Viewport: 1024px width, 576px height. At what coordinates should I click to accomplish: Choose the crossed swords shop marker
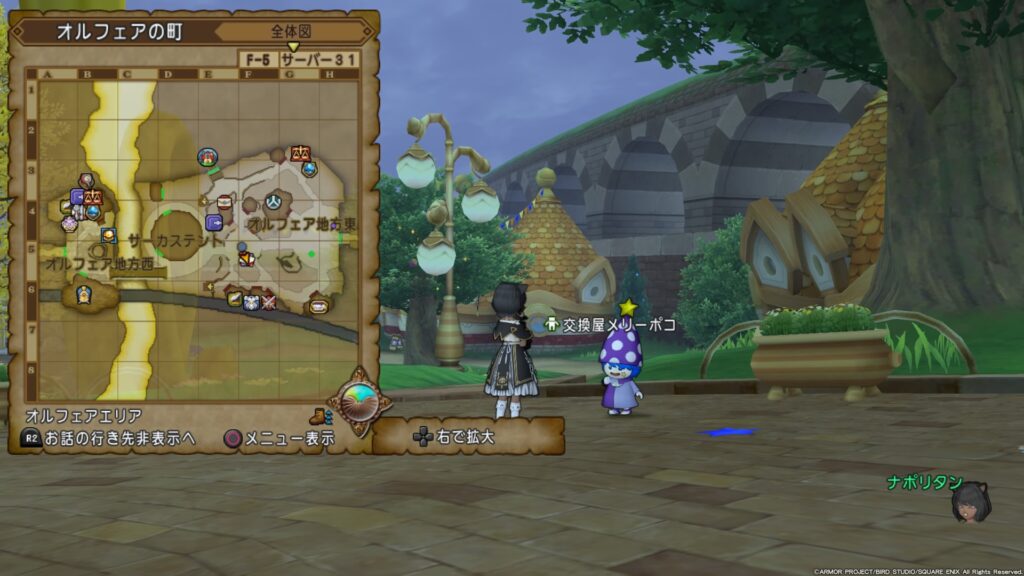click(268, 301)
